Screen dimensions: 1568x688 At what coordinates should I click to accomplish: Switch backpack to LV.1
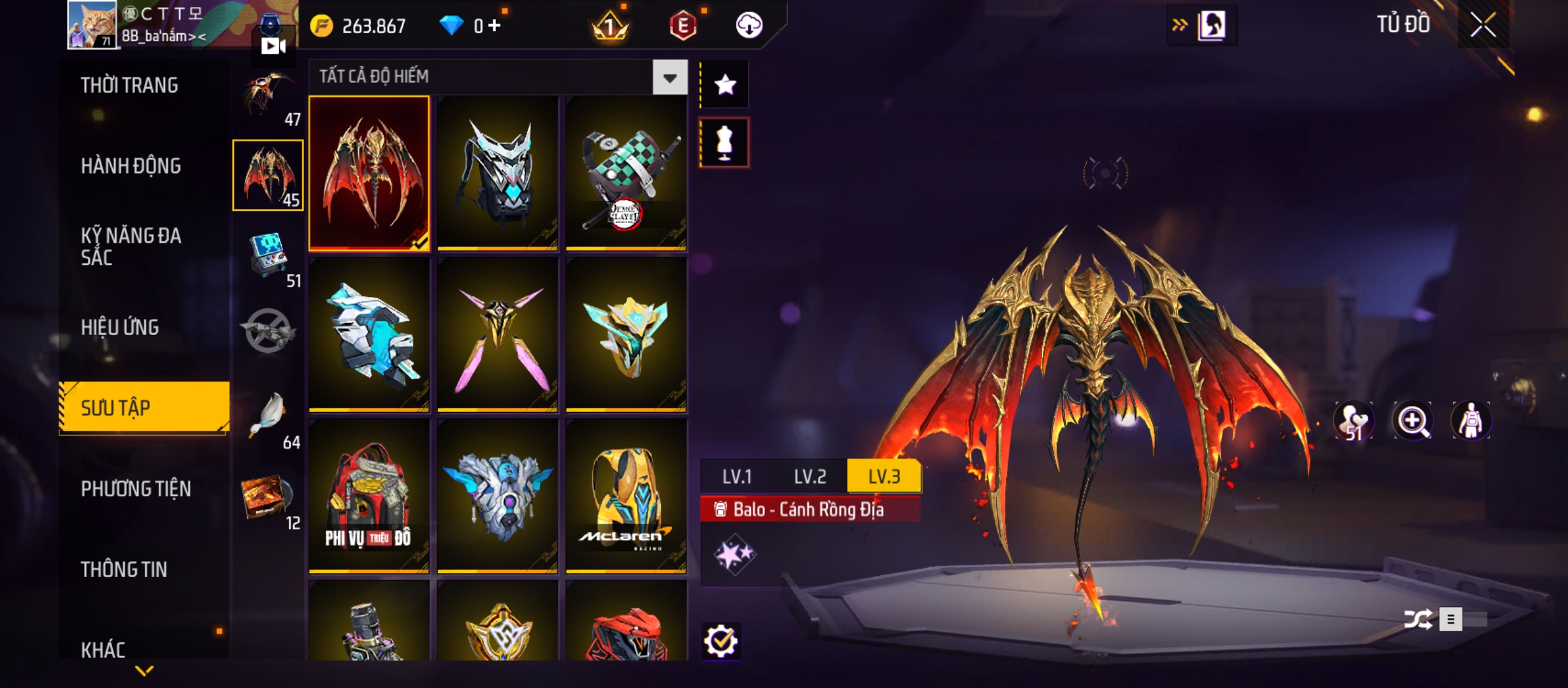coord(737,477)
